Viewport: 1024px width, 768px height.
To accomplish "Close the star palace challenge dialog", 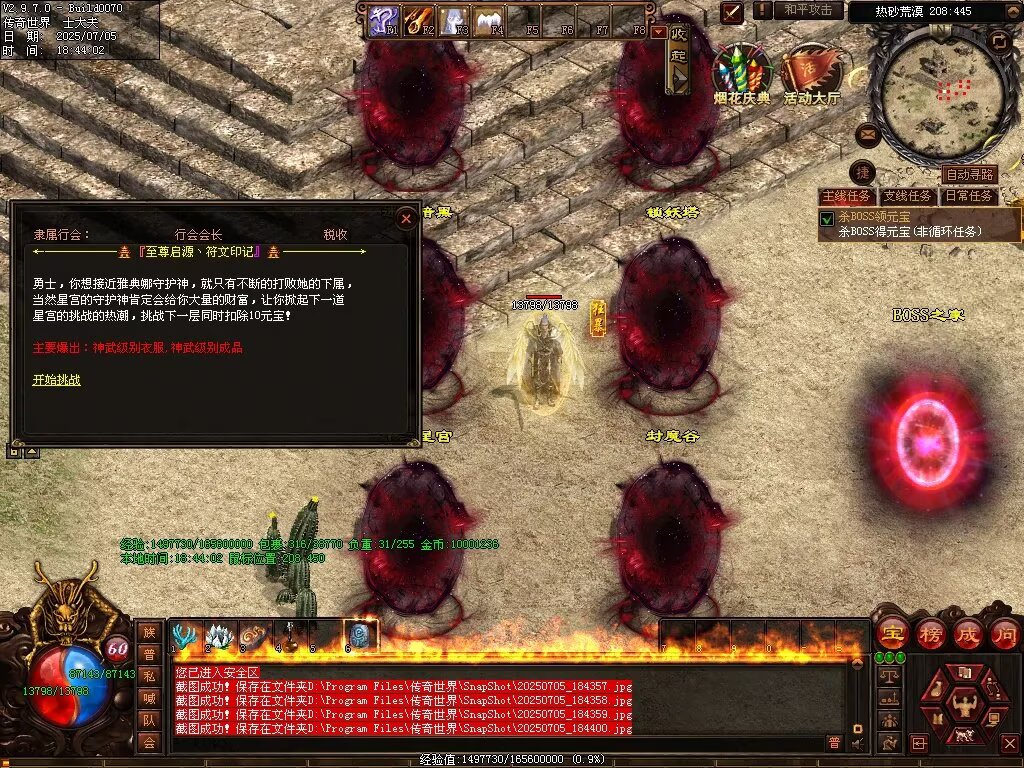I will click(406, 218).
